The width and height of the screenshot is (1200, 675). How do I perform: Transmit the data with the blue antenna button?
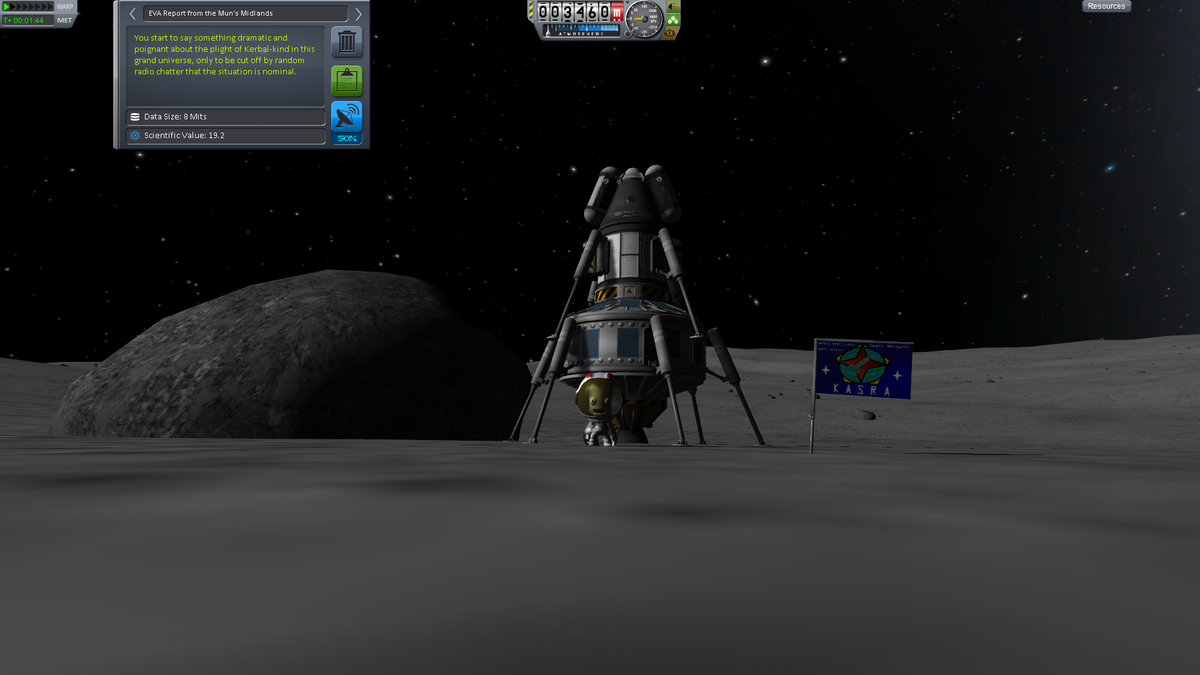(x=346, y=120)
